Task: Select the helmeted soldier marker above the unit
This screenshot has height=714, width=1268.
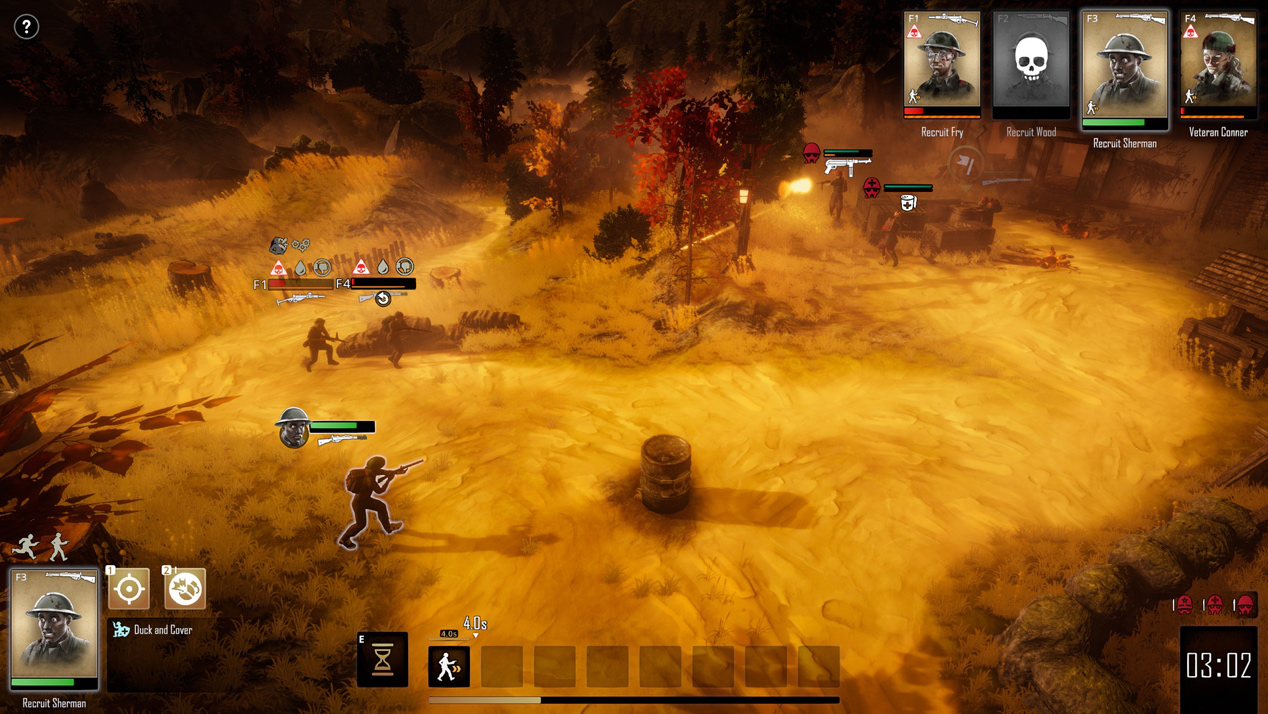Action: point(293,427)
